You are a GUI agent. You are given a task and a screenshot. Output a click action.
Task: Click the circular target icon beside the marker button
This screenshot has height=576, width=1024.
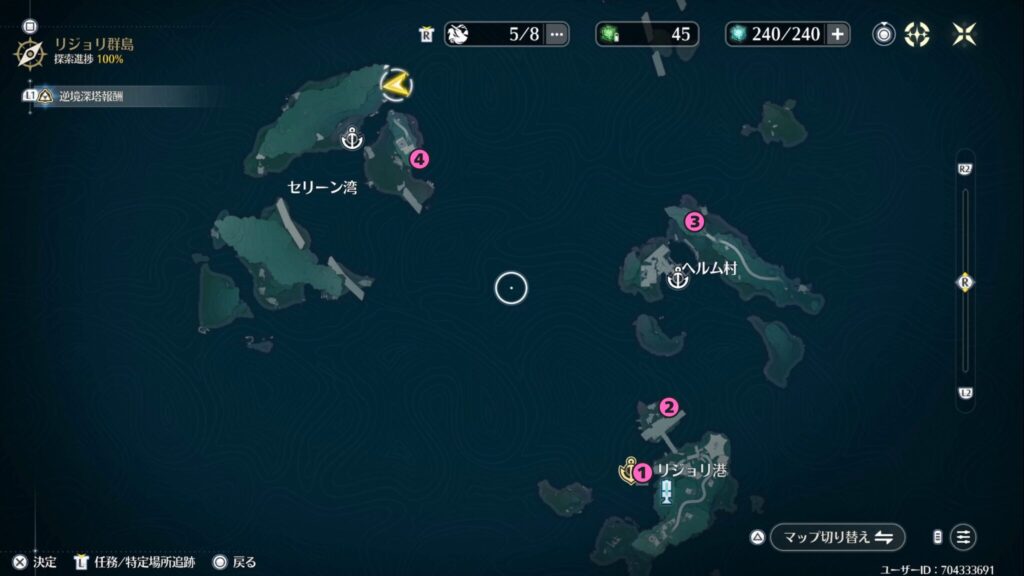tap(884, 34)
